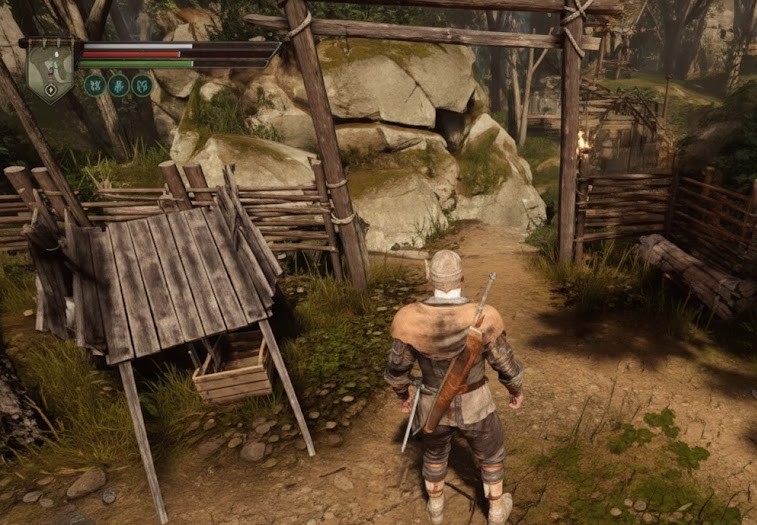
Task: Select the green status icon showing a figure
Action: (119, 86)
